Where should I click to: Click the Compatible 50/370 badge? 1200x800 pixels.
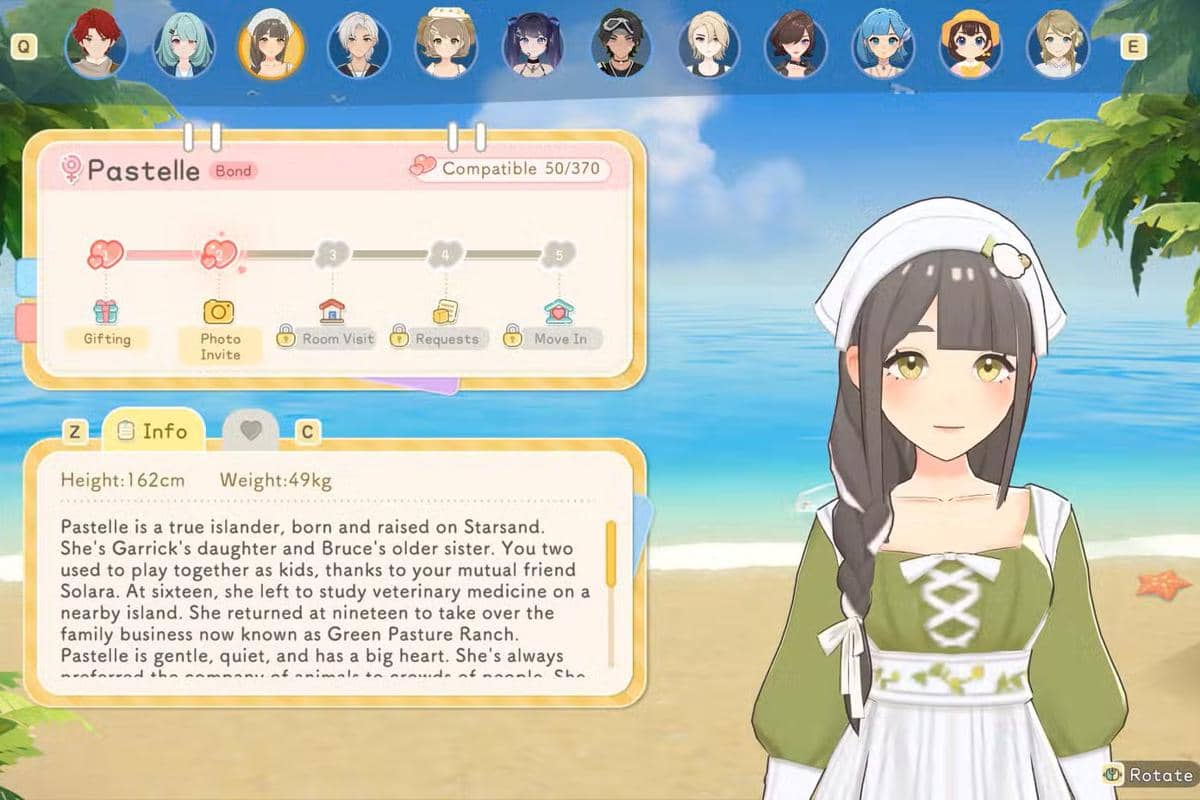pos(509,168)
